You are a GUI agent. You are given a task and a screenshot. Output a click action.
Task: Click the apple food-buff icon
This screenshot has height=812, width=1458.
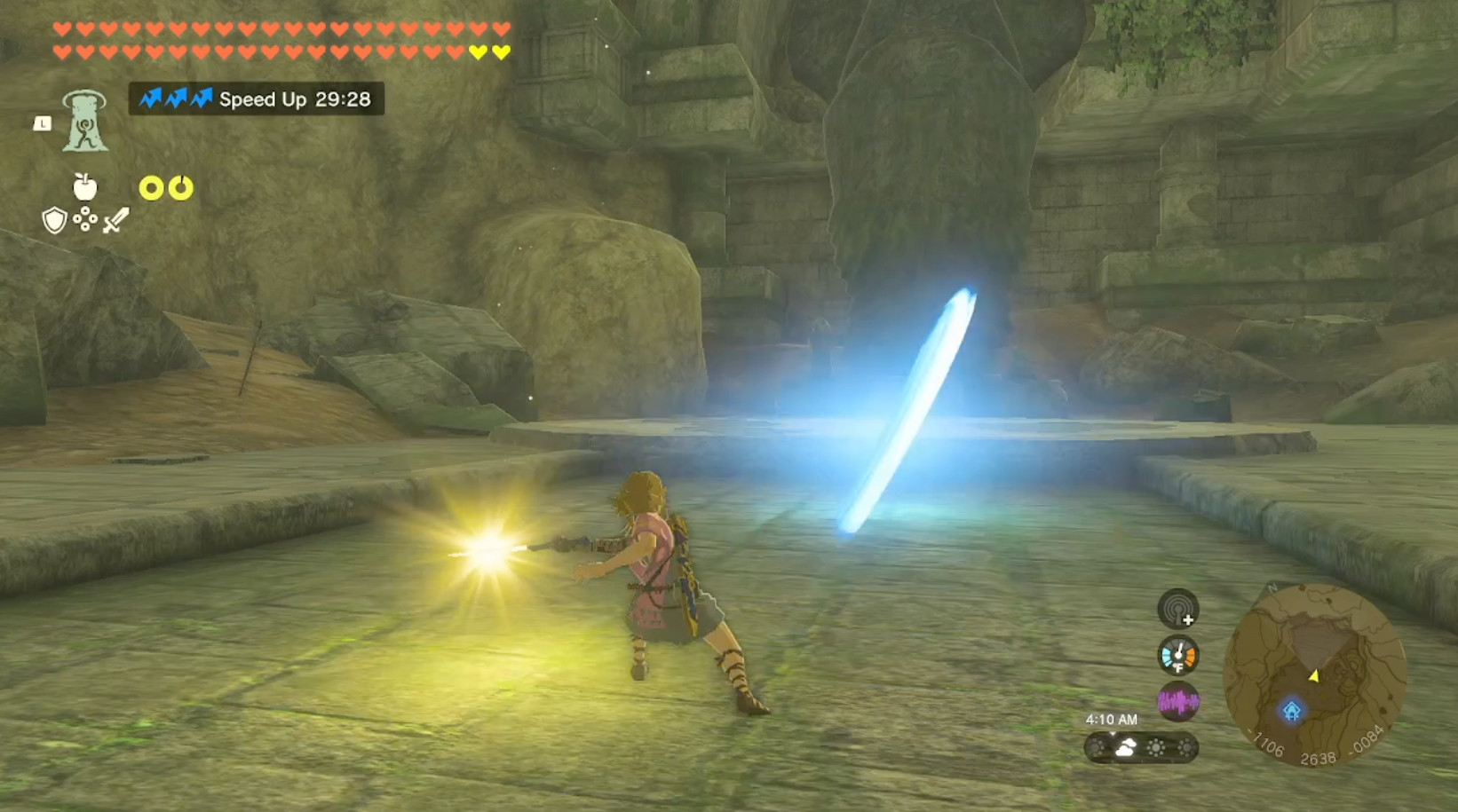coord(84,186)
